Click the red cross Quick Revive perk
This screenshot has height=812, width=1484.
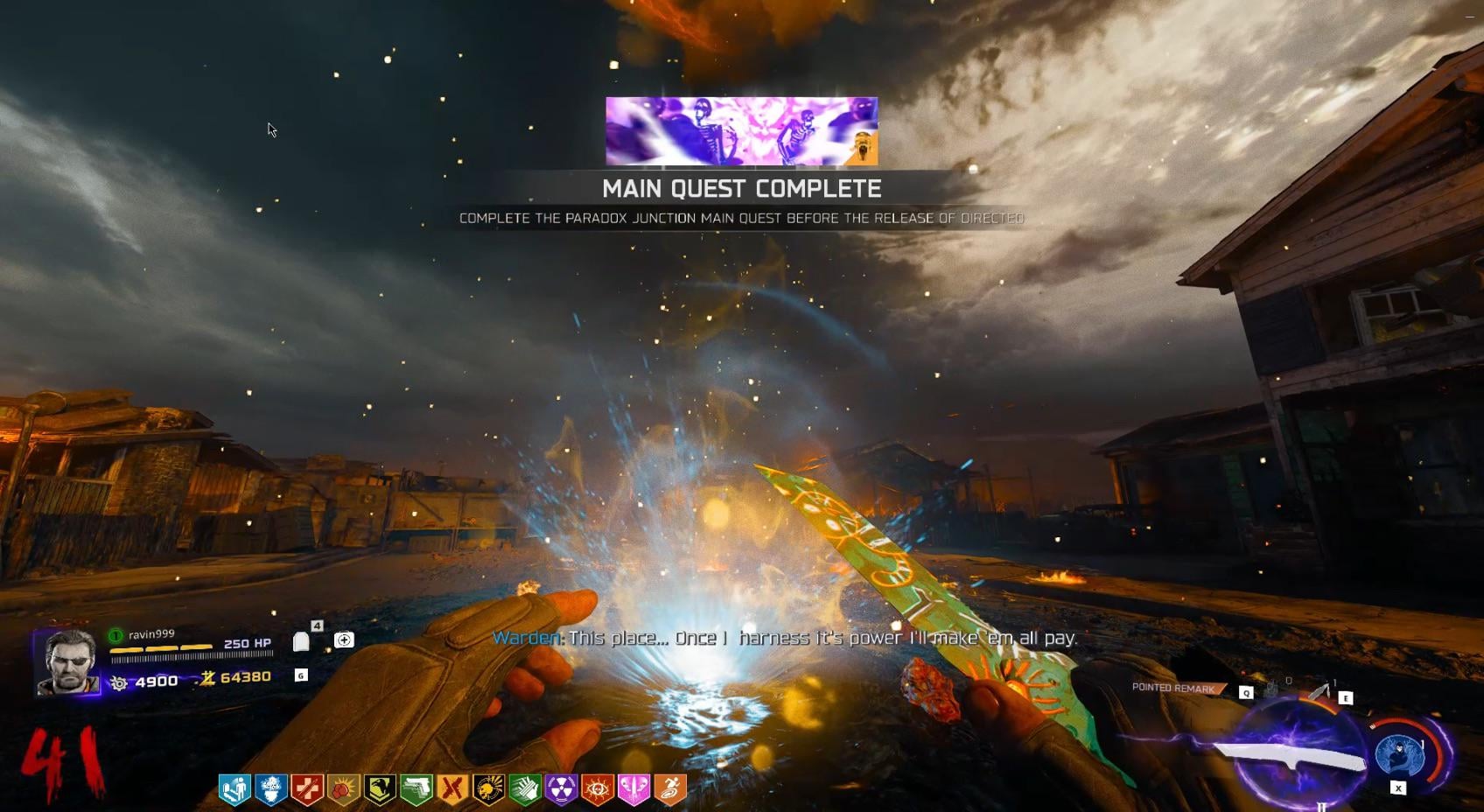coord(307,789)
